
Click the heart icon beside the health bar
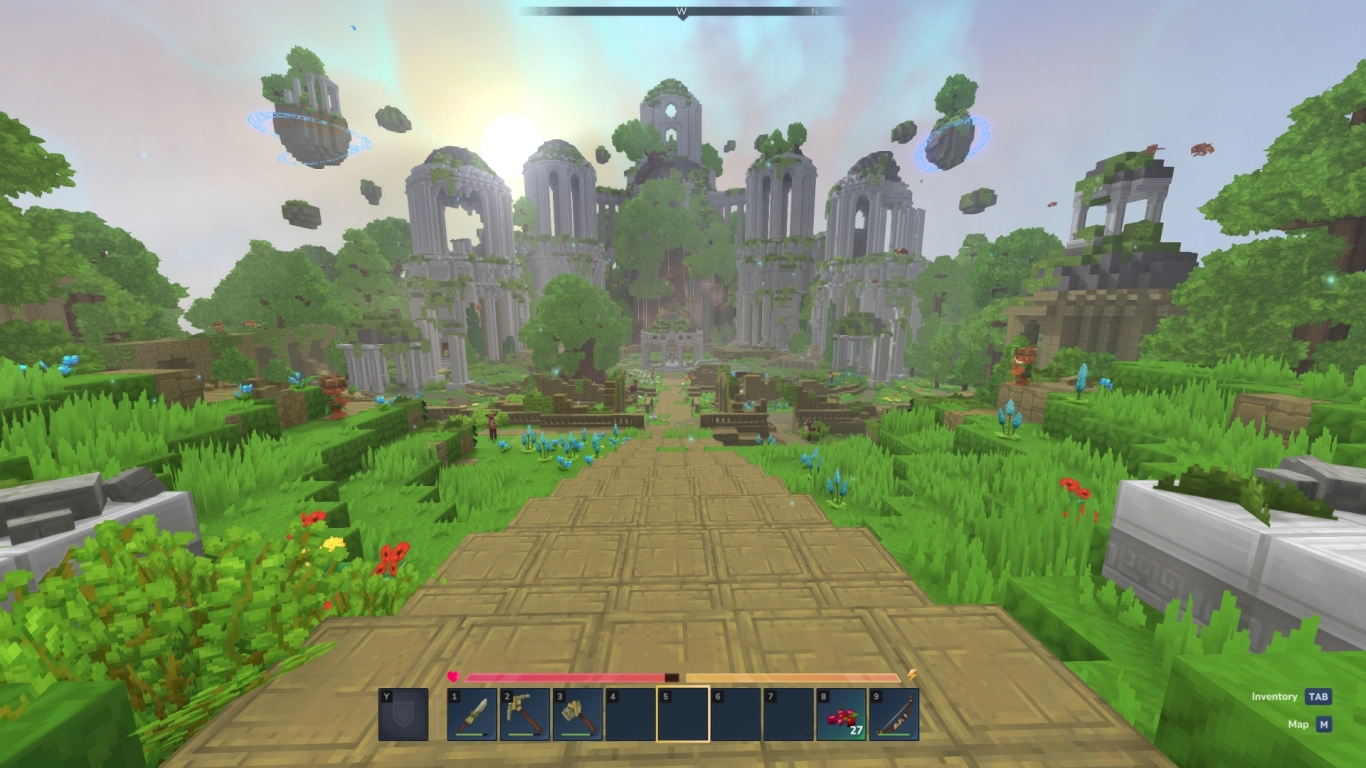pos(453,677)
